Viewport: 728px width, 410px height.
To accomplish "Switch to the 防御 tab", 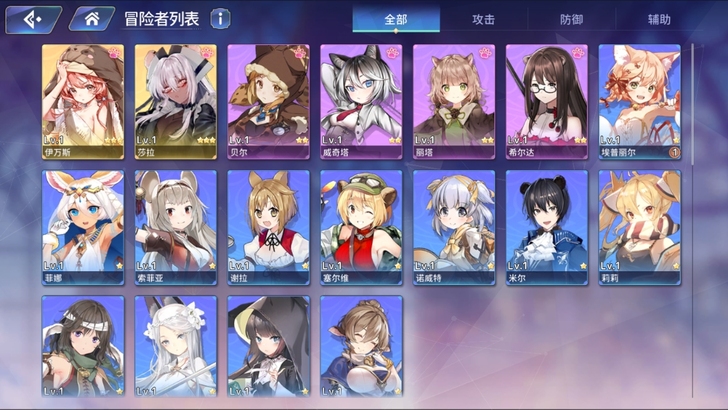I will click(571, 19).
